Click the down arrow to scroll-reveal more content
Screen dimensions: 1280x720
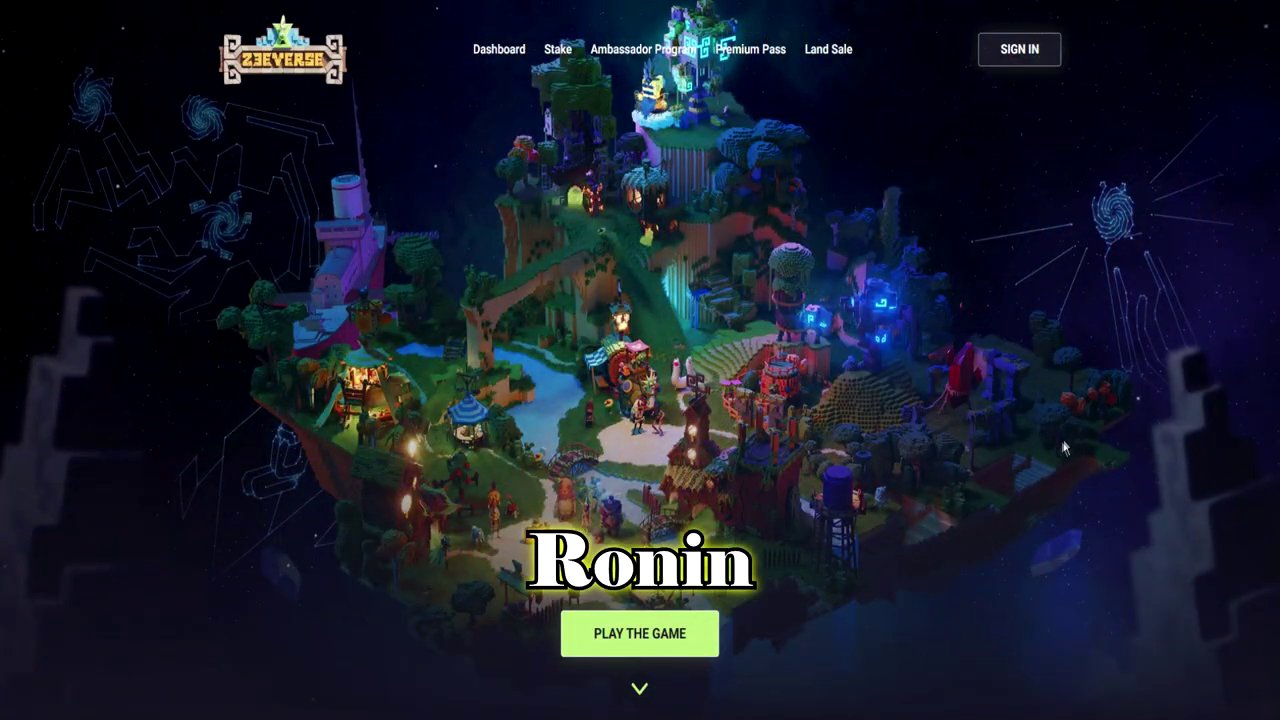(640, 688)
